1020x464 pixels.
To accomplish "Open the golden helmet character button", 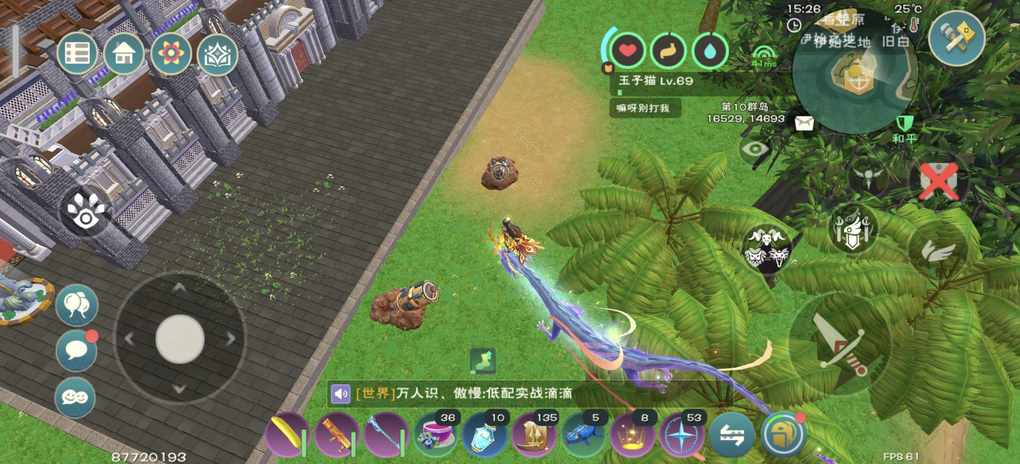I will point(781,434).
